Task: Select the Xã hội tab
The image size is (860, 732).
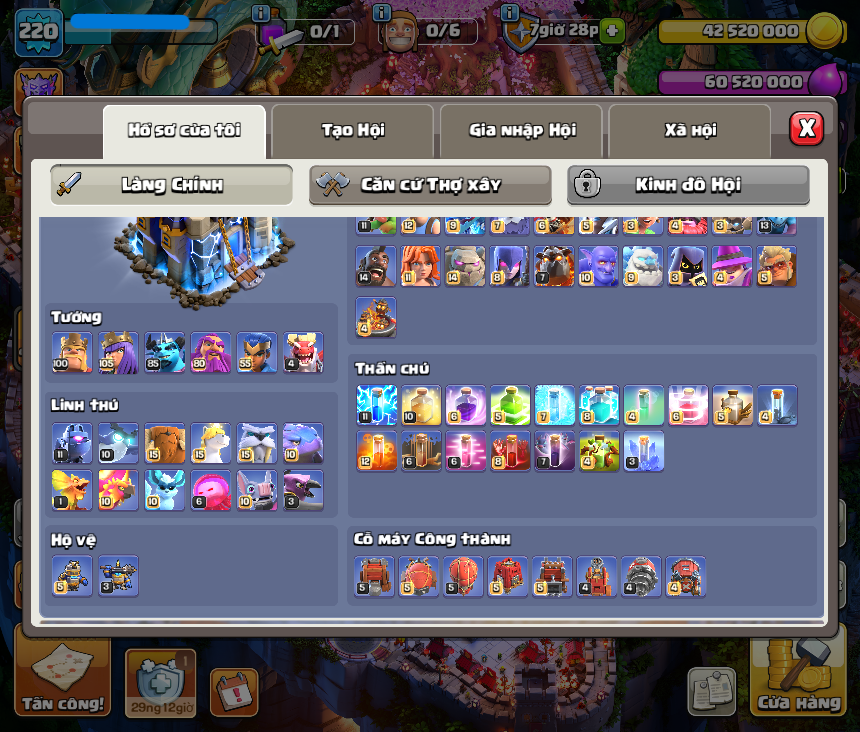Action: pyautogui.click(x=689, y=131)
